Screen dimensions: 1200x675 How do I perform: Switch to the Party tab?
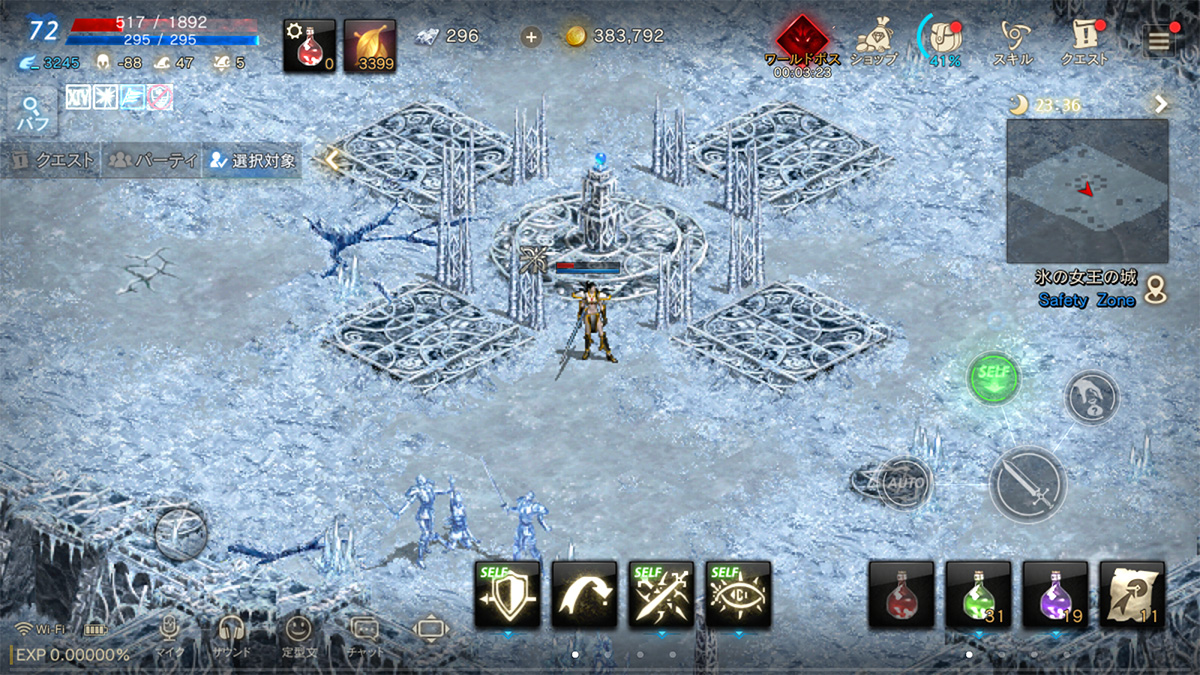click(x=153, y=160)
